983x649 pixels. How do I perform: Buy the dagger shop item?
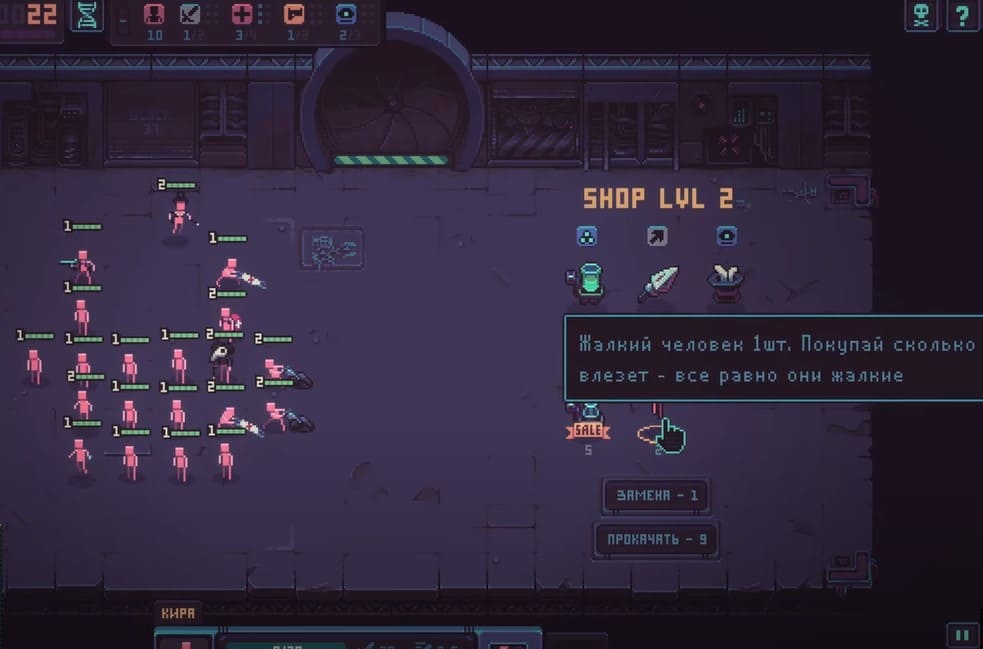pyautogui.click(x=658, y=283)
